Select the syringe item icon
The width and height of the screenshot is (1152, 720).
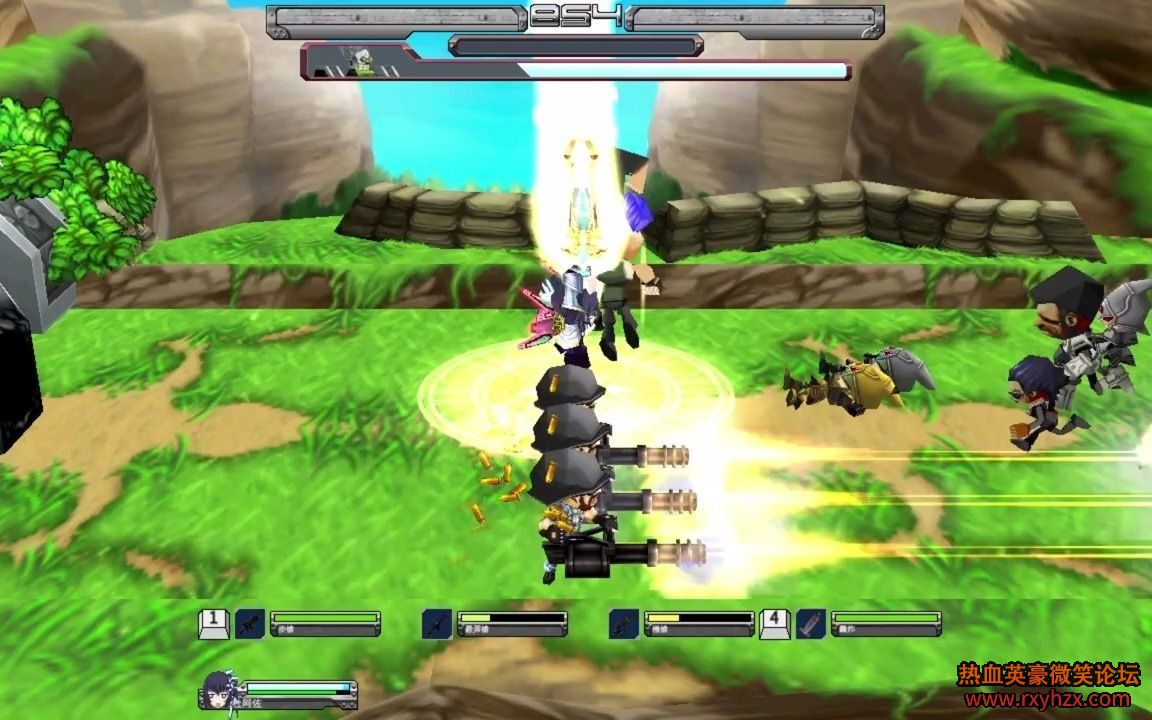tap(811, 624)
